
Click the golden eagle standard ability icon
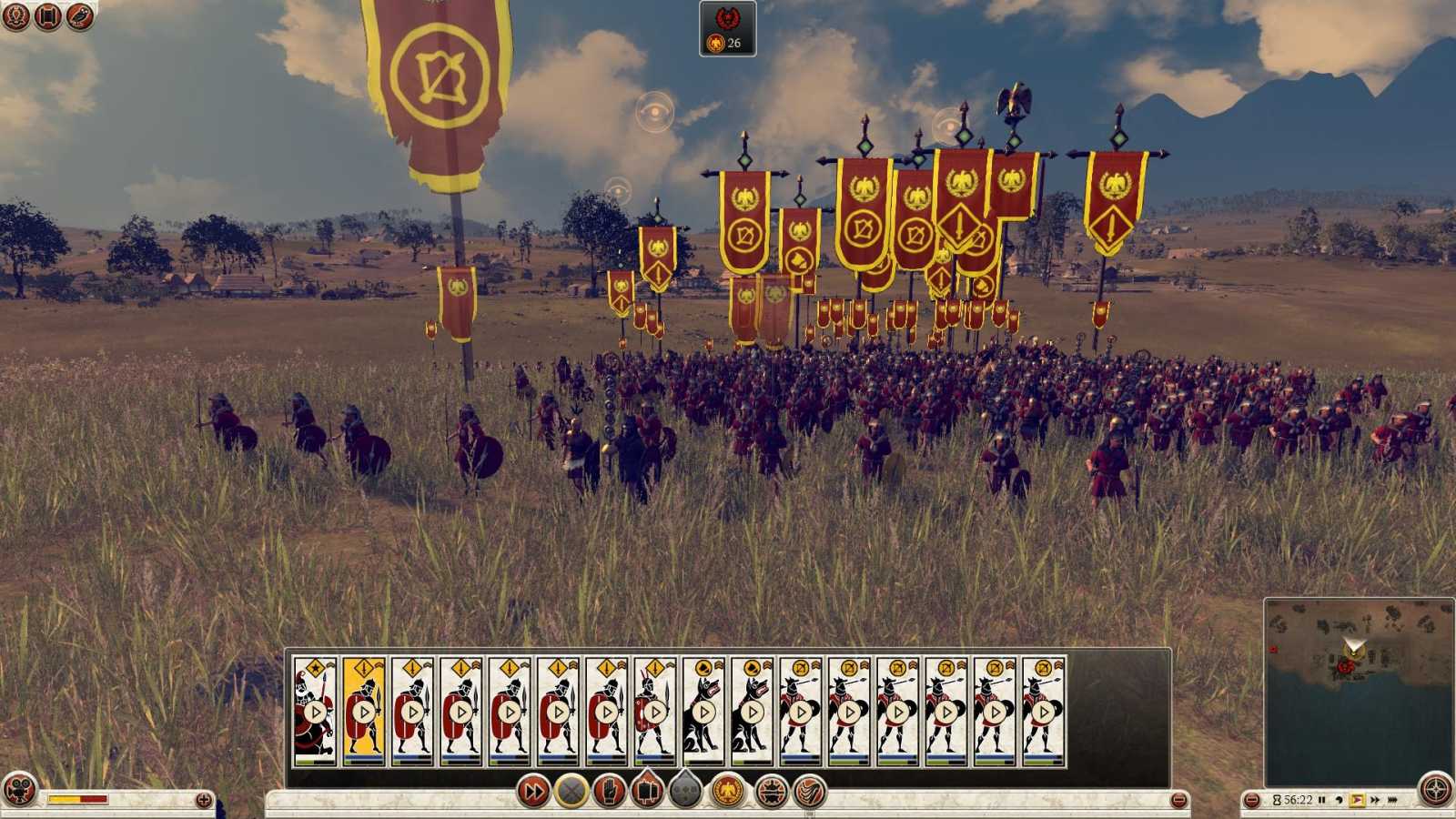pyautogui.click(x=729, y=794)
